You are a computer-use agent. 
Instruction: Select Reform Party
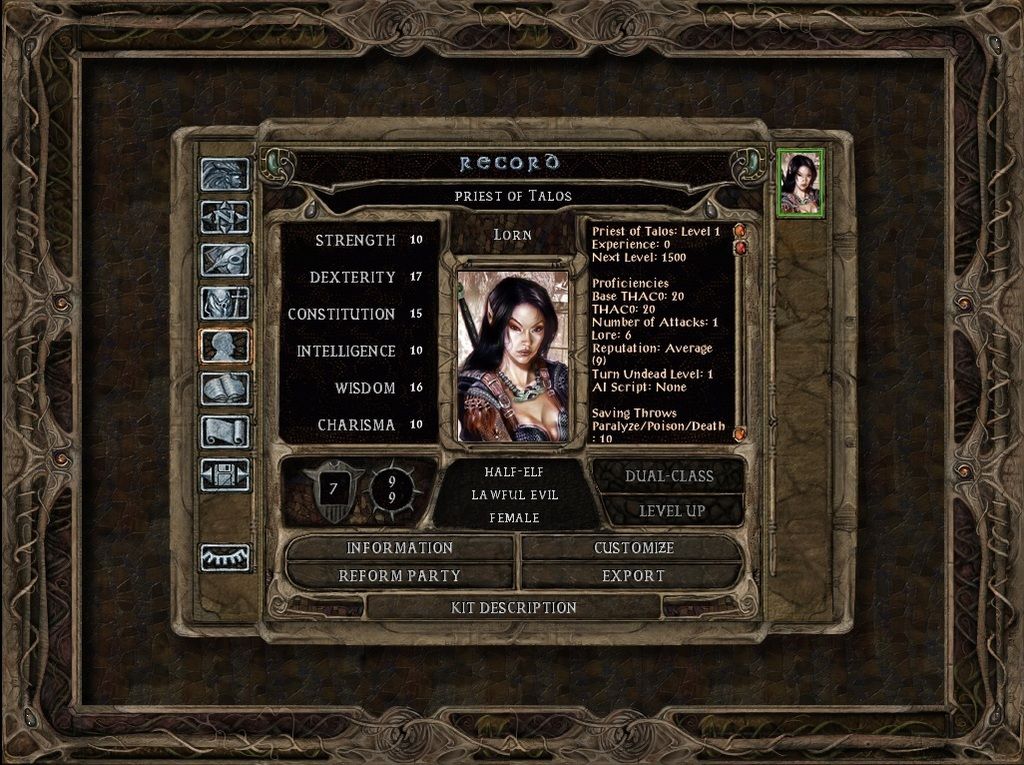point(399,576)
